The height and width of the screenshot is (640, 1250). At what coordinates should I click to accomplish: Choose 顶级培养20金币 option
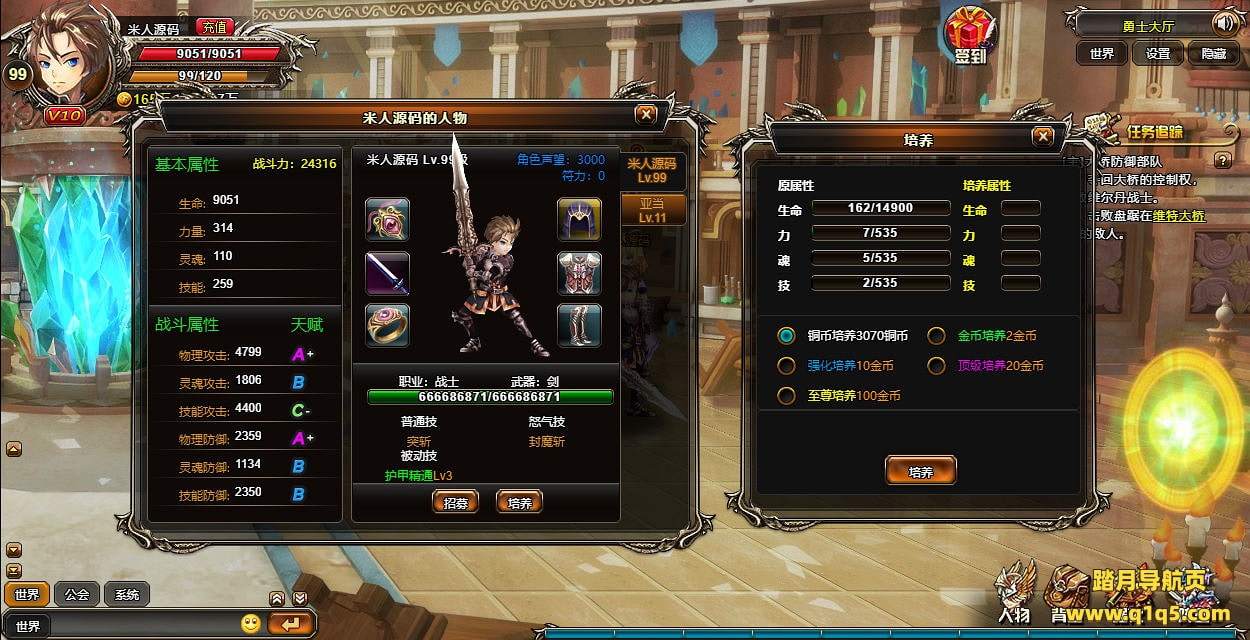[x=936, y=366]
